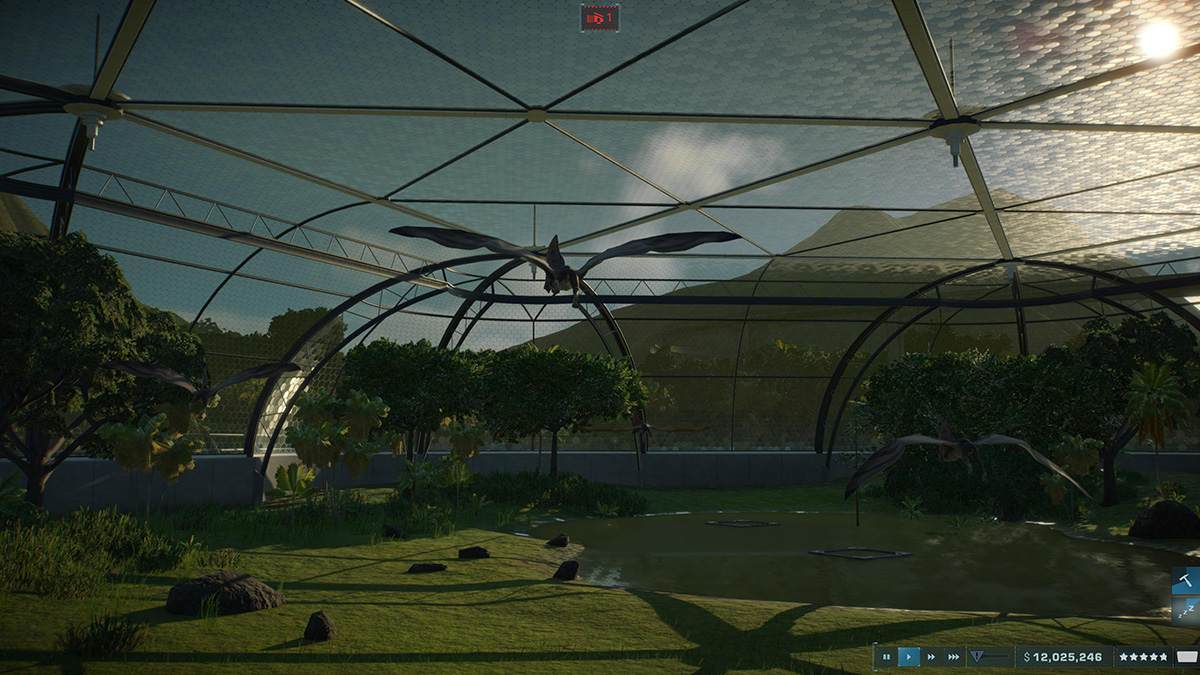Open the hammer build tool icon
The height and width of the screenshot is (675, 1200).
point(1187,581)
